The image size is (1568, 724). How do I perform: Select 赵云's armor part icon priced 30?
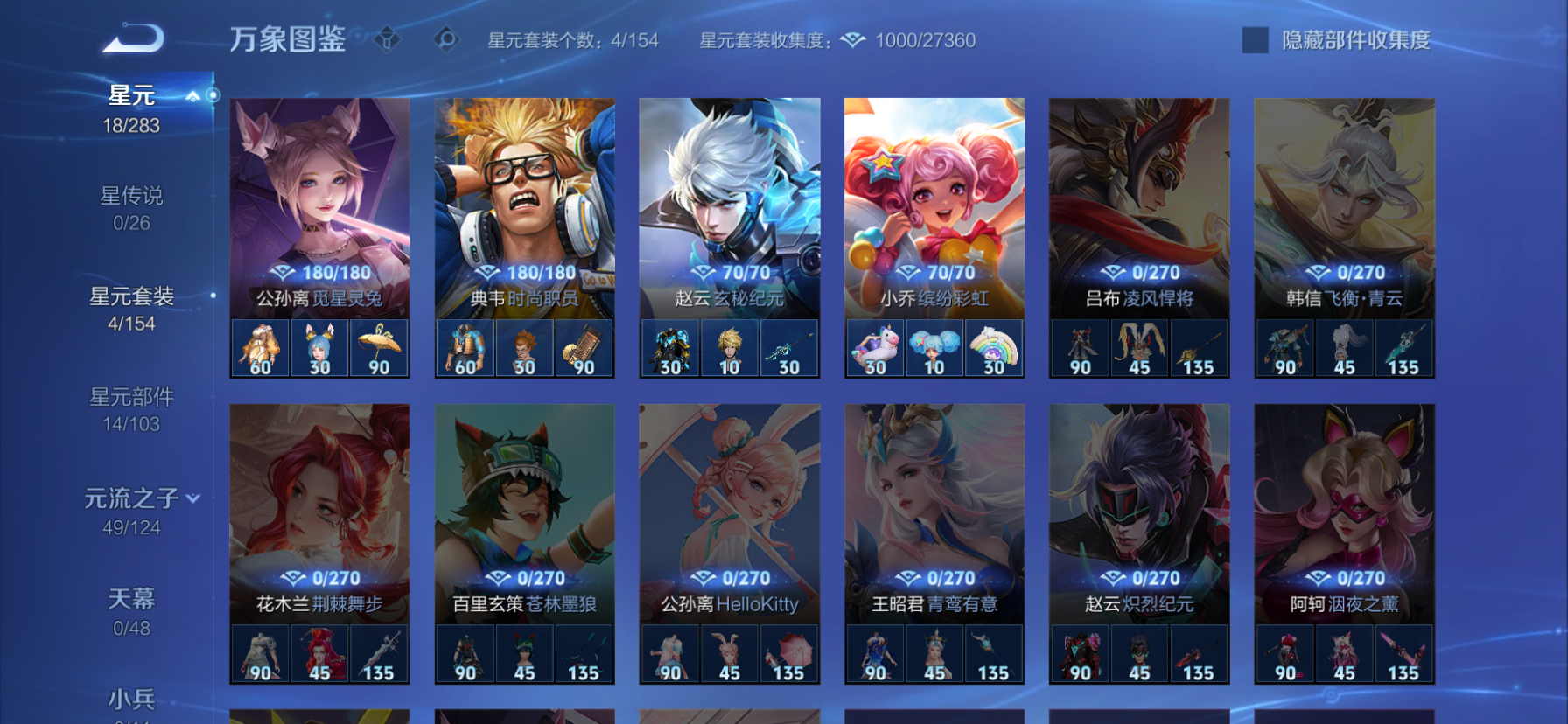(670, 347)
